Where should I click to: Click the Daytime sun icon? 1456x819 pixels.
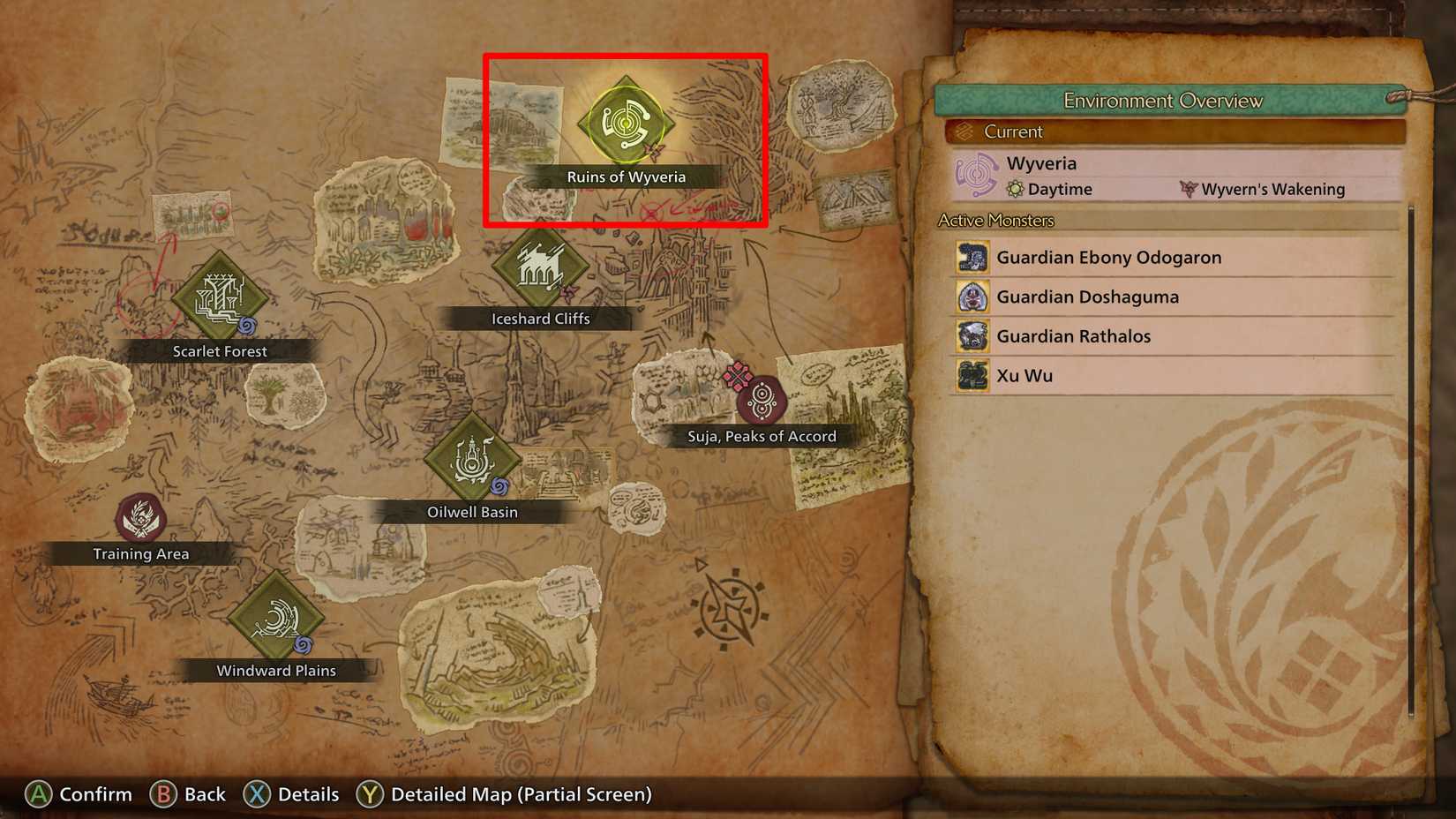tap(1015, 189)
